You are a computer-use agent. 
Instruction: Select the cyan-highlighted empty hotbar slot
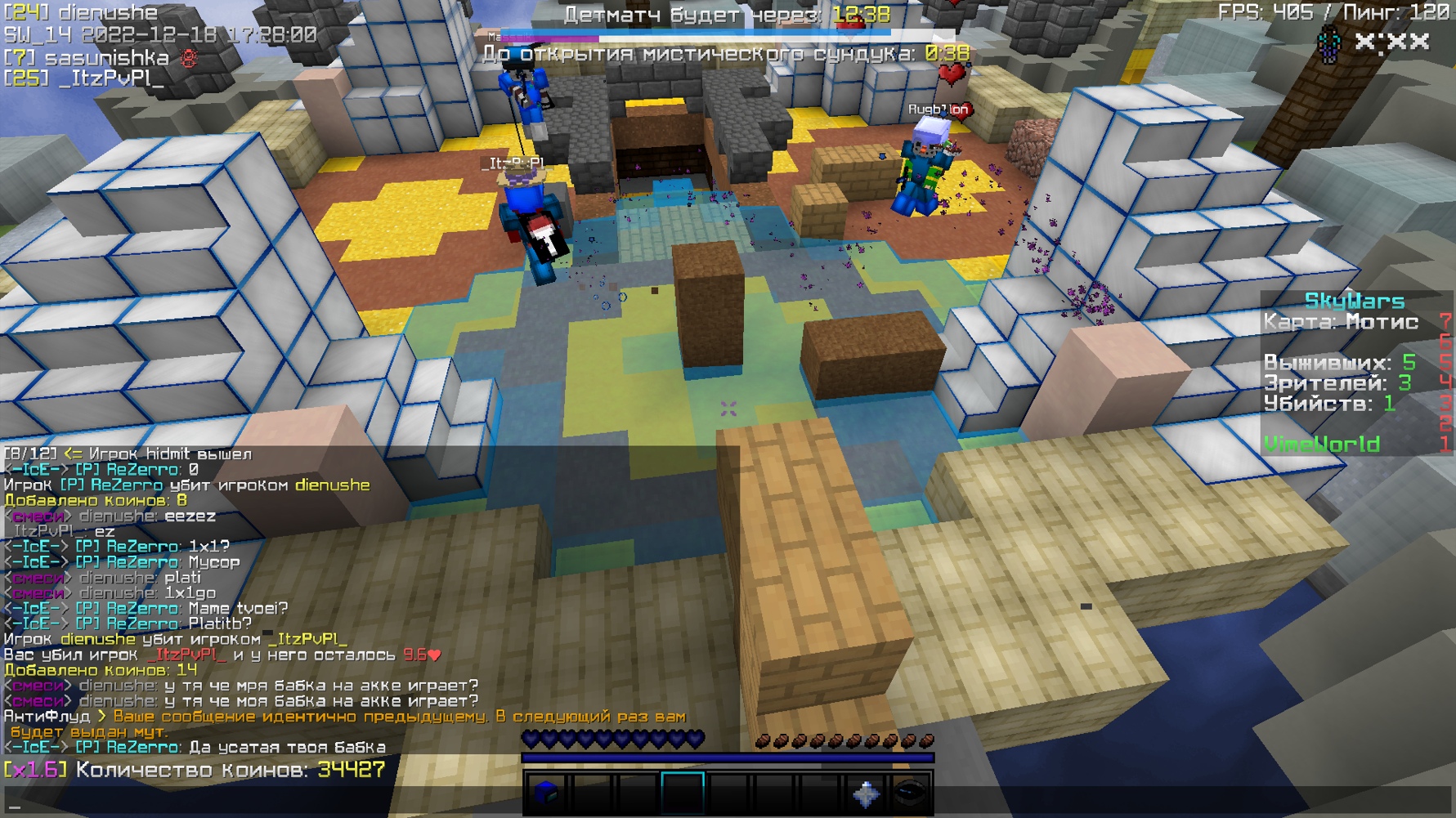pyautogui.click(x=683, y=792)
